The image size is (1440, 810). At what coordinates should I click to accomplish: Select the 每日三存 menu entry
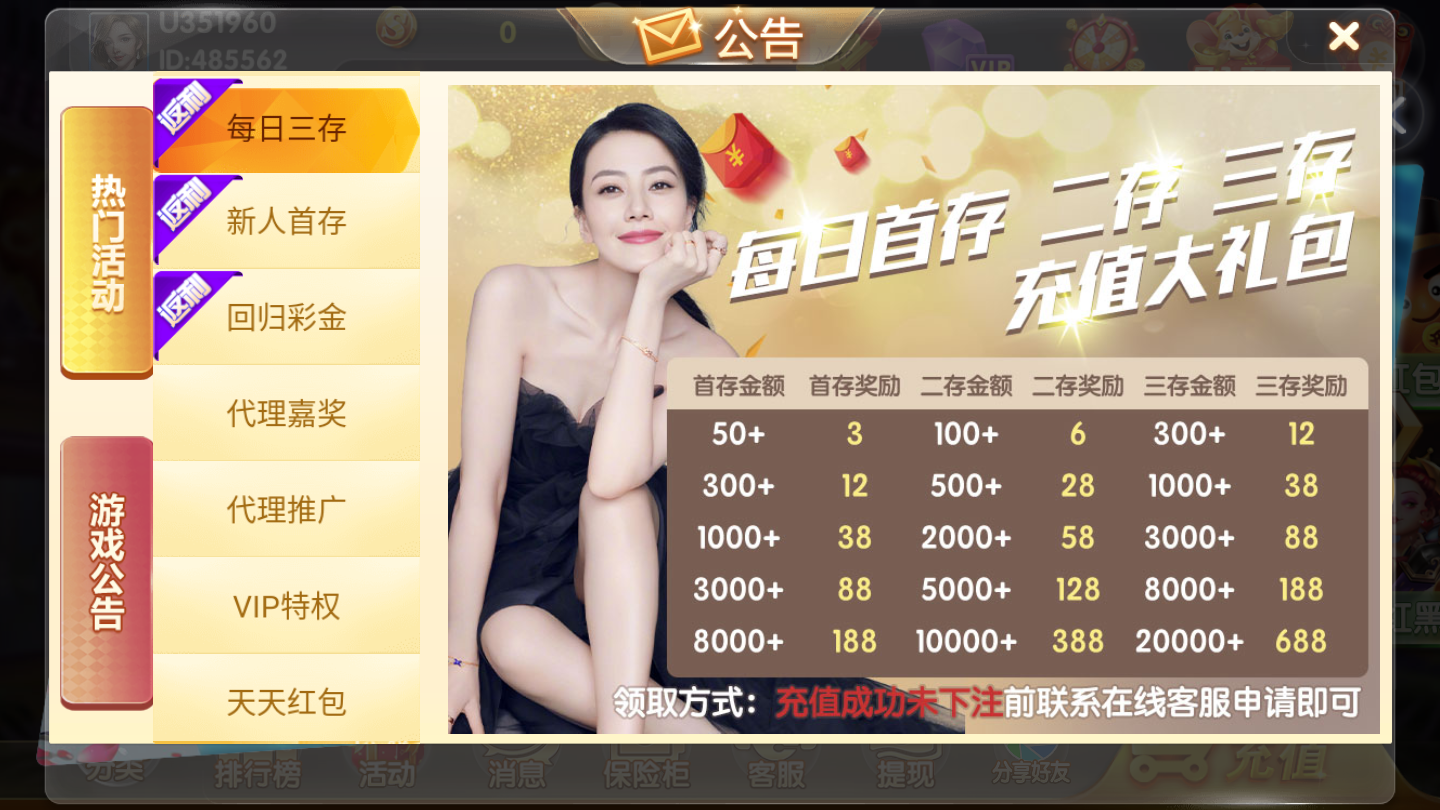coord(287,127)
